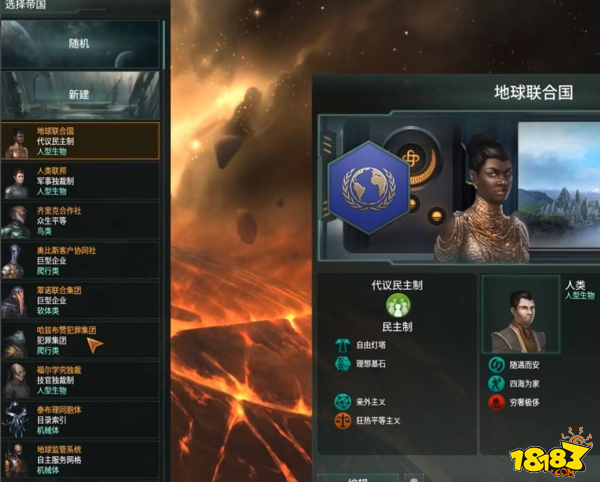Click the 自由灯塔 civic icon
600x482 pixels.
[342, 345]
